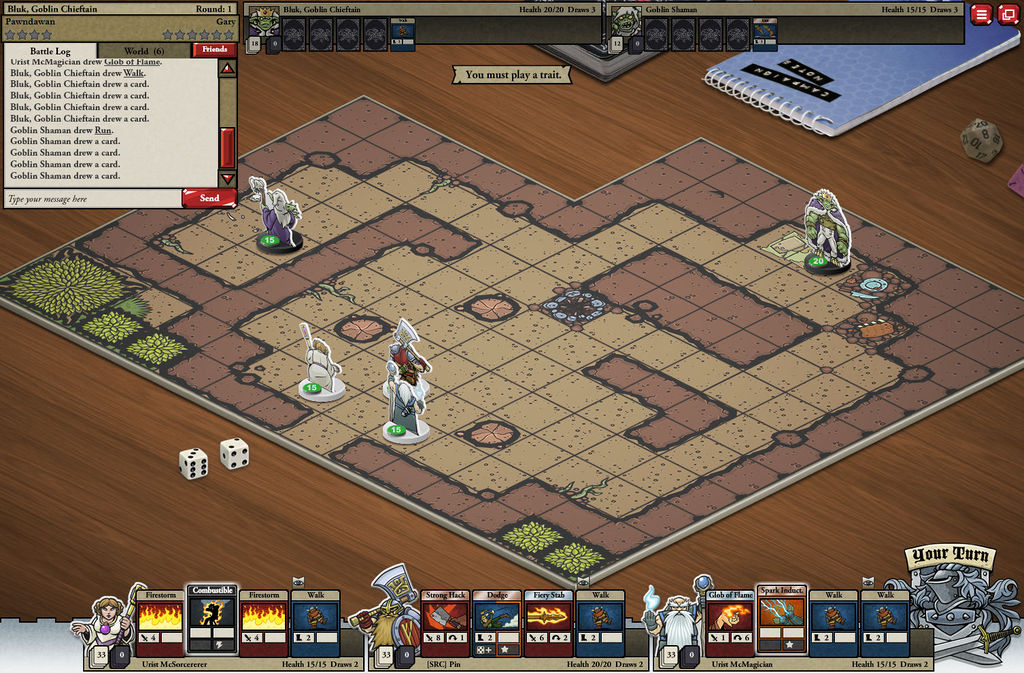Viewport: 1024px width, 673px height.
Task: Pick the Glob of Flame card
Action: coord(730,622)
